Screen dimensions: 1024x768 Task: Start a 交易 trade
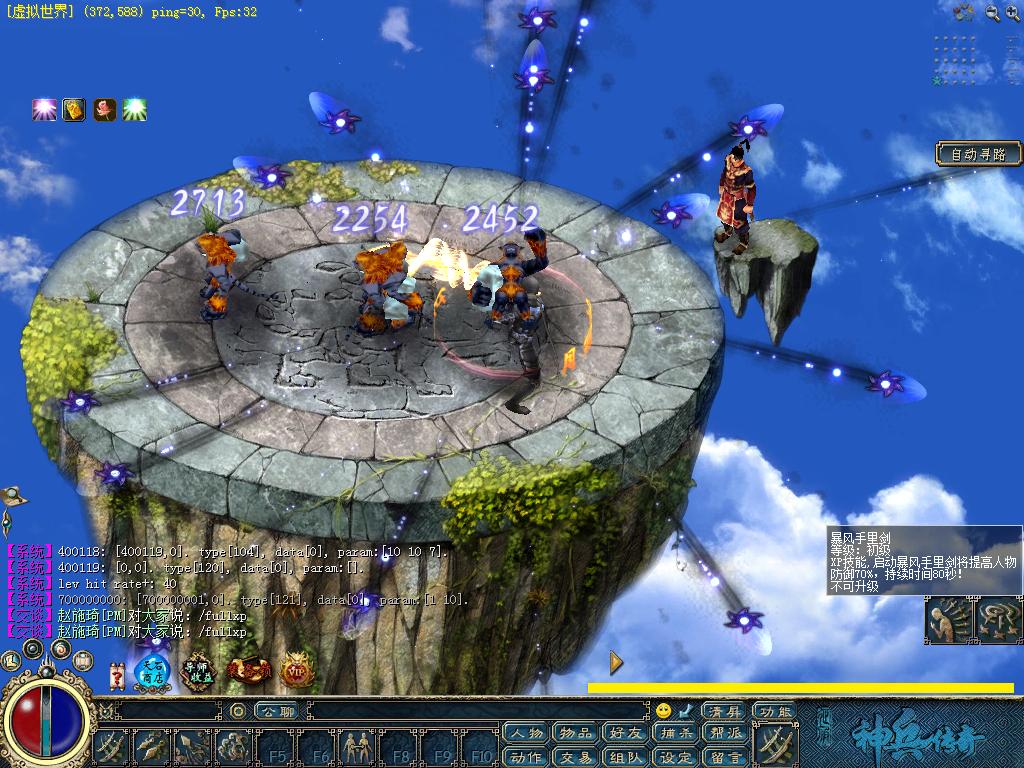coord(576,756)
